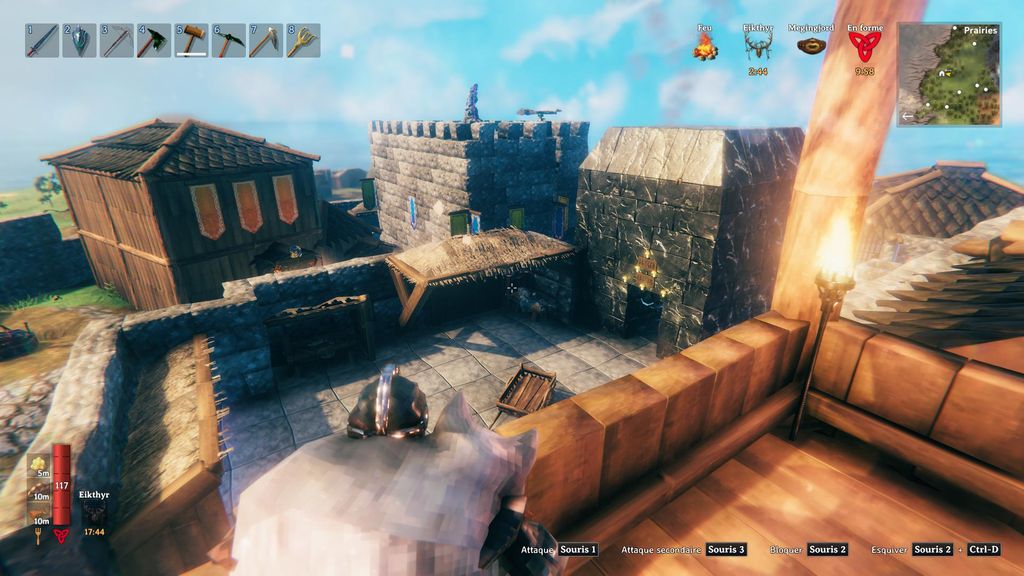Choose the bow in hotbar slot 3
Viewport: 1024px width, 576px height.
pos(117,41)
